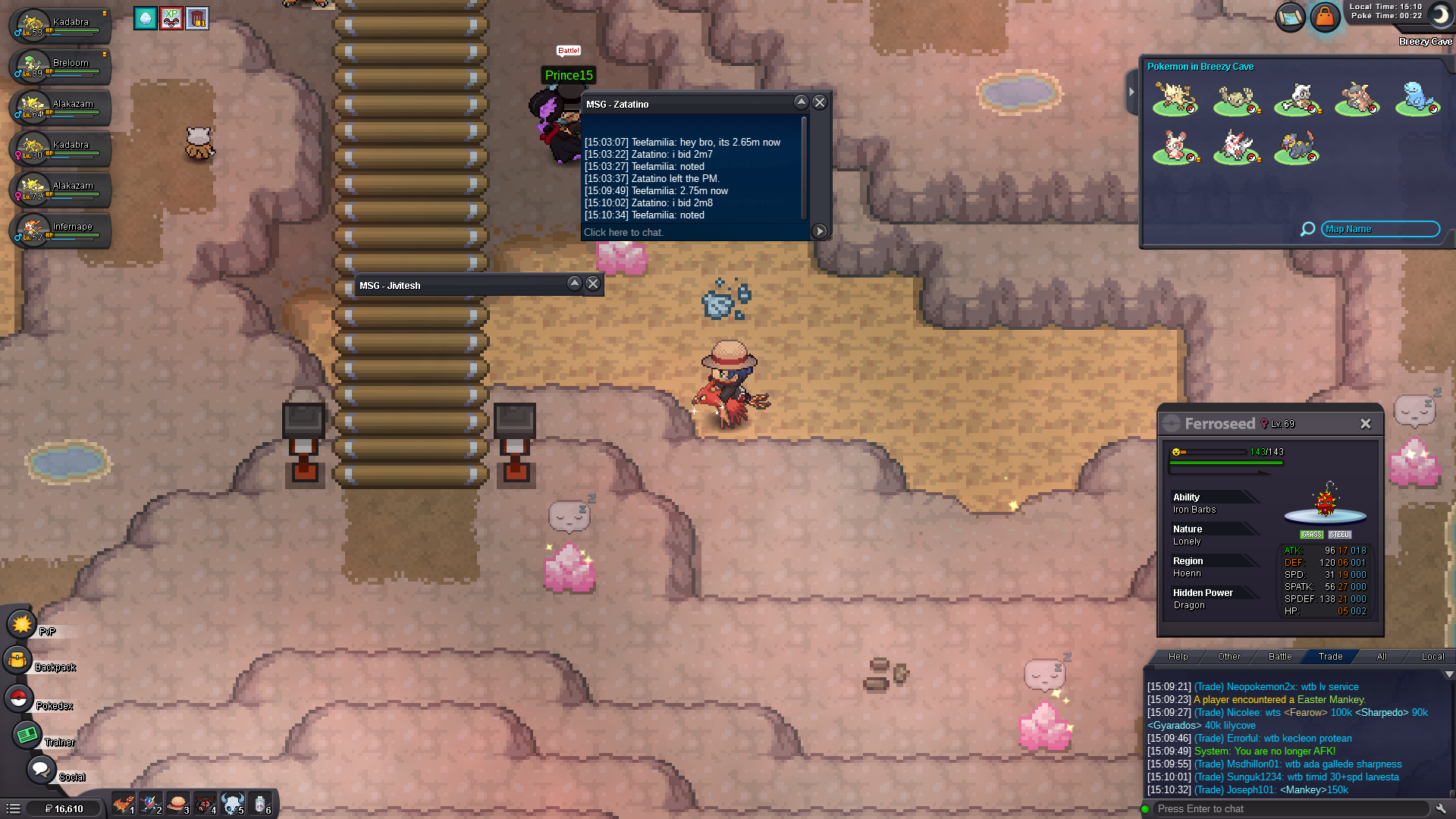Switch to the Local chat tab

(1432, 657)
